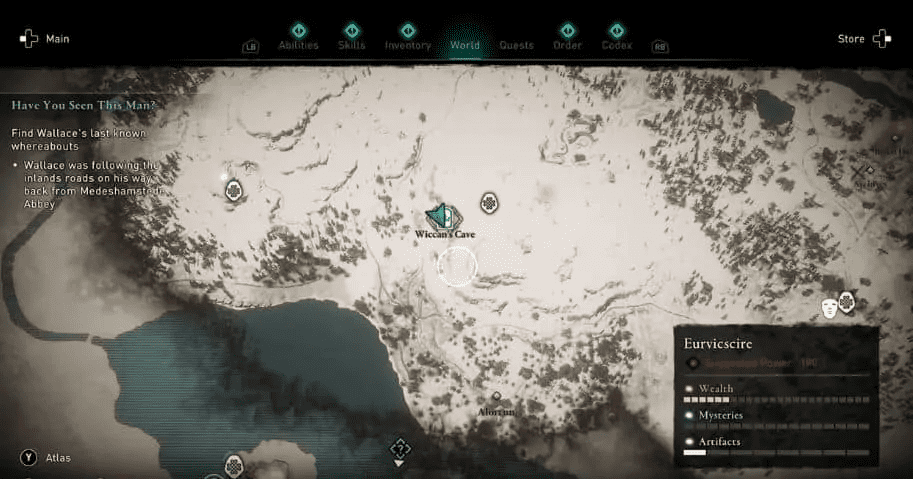
Task: Open the Atlas view
Action: tap(46, 458)
